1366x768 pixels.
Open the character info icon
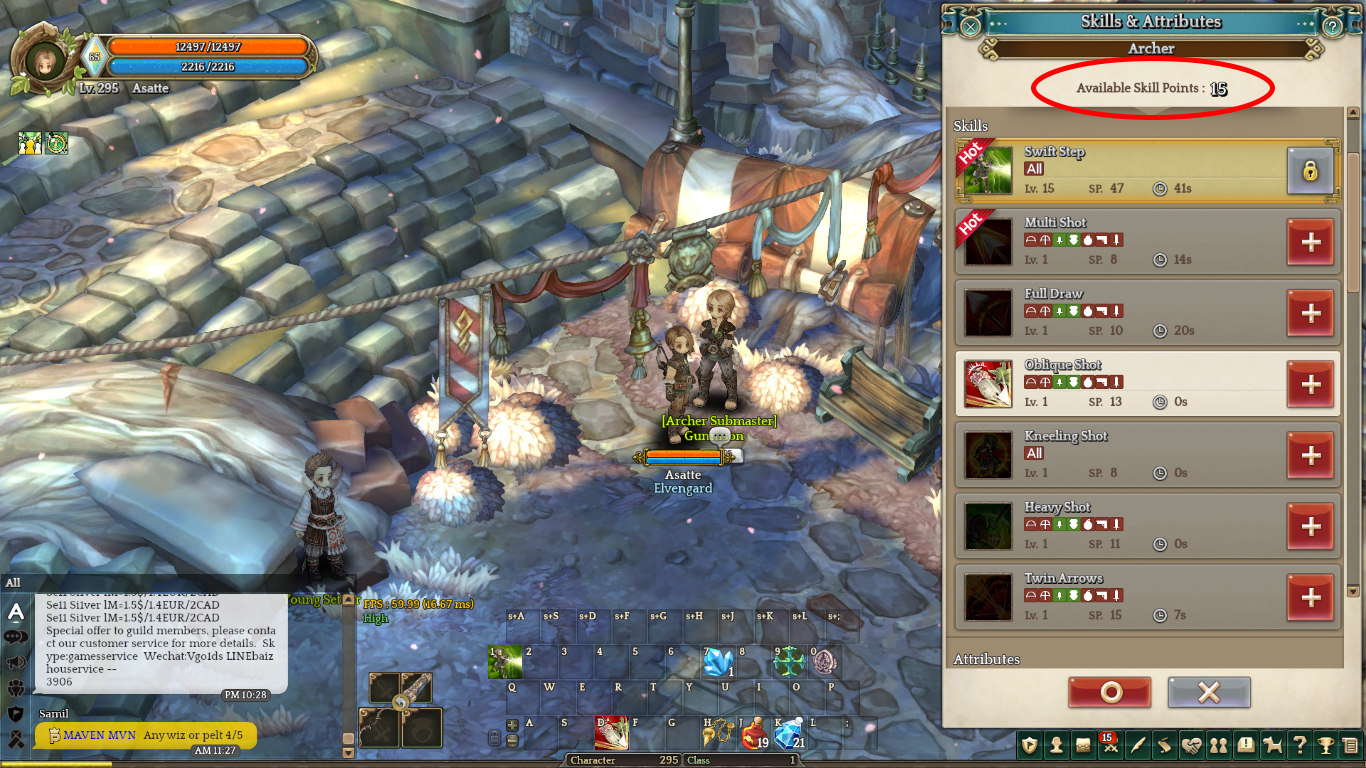point(1056,745)
